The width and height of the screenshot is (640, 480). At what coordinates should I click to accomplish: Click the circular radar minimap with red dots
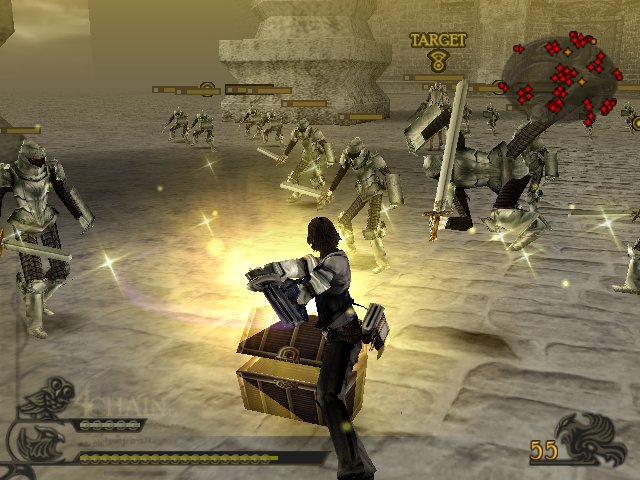(560, 78)
